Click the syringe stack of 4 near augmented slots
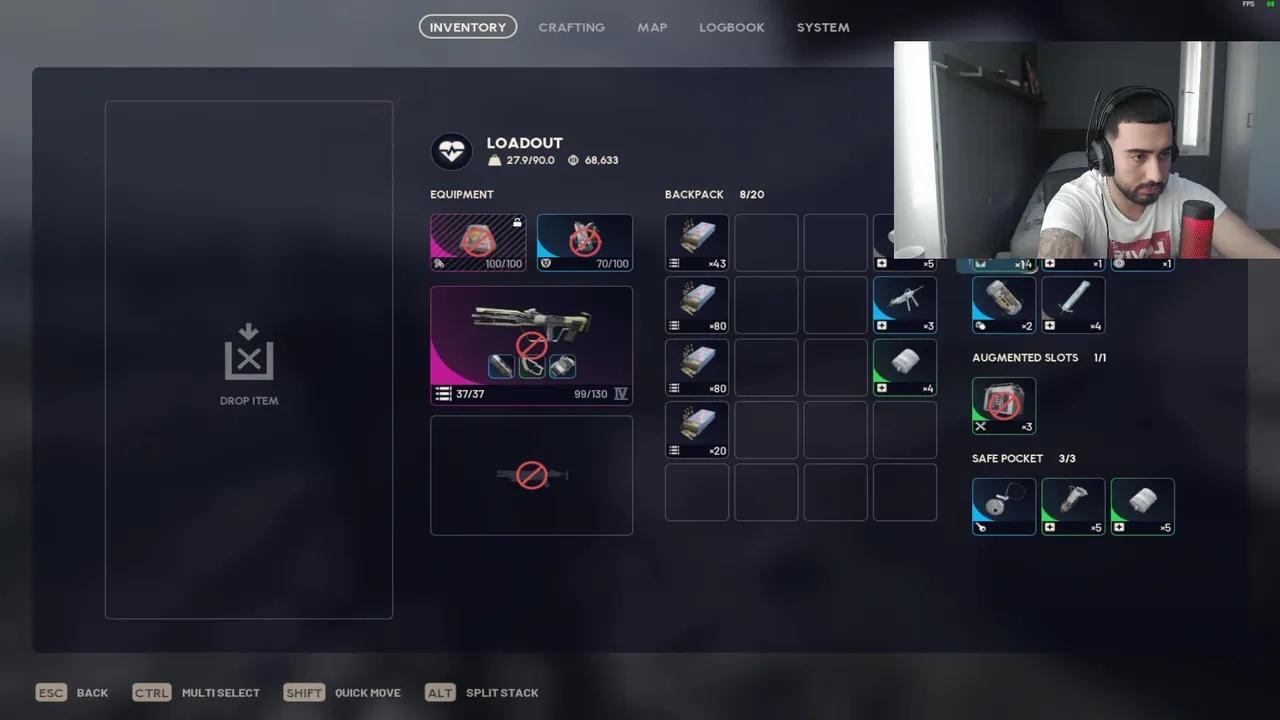1280x720 pixels. click(1073, 304)
